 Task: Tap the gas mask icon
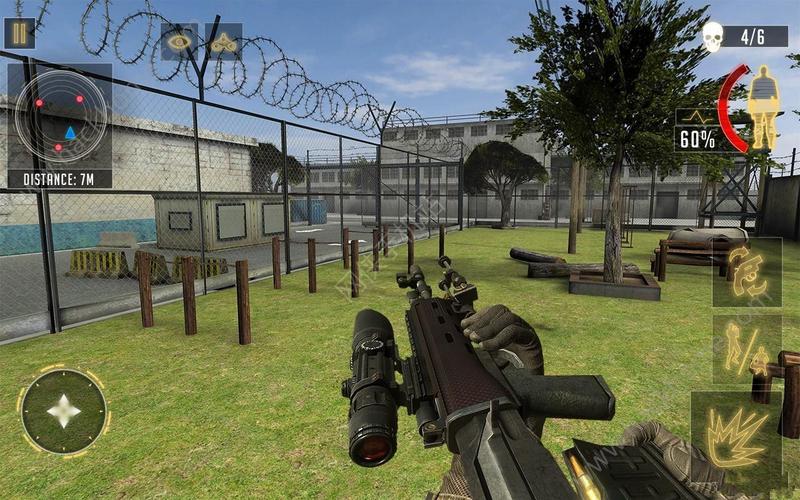[223, 43]
